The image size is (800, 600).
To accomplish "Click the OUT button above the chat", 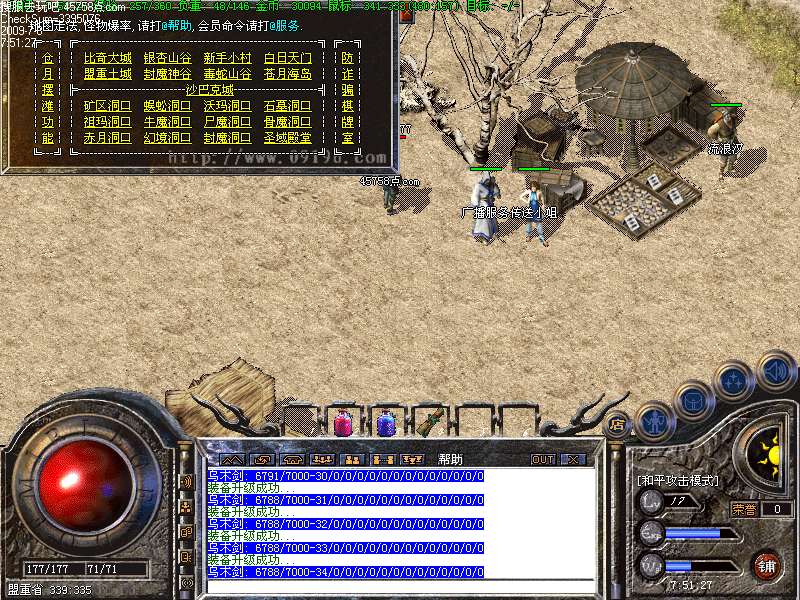I will (x=542, y=459).
